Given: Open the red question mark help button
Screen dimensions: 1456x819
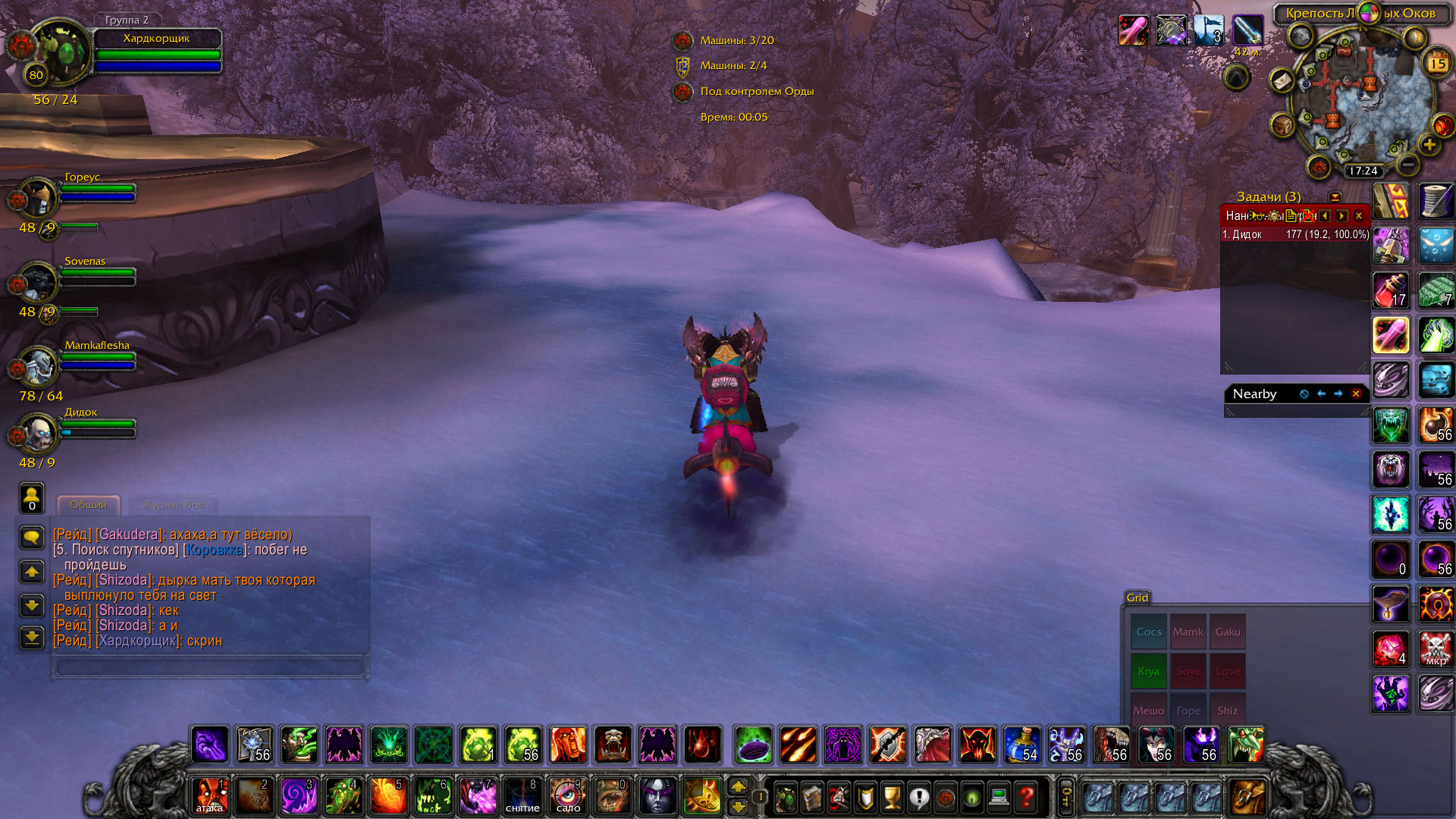Looking at the screenshot, I should [x=1026, y=797].
